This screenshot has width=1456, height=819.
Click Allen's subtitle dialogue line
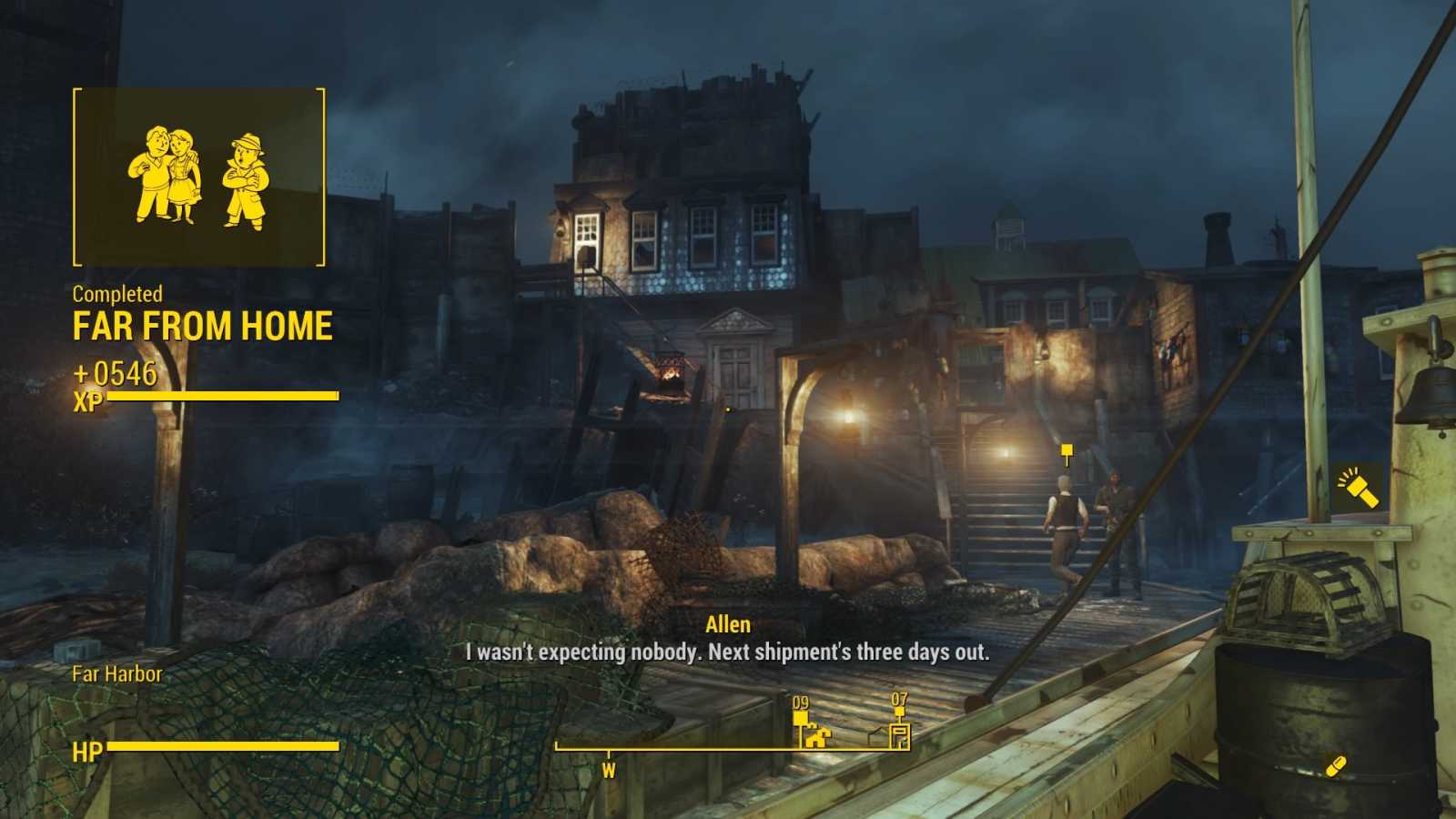tap(728, 652)
